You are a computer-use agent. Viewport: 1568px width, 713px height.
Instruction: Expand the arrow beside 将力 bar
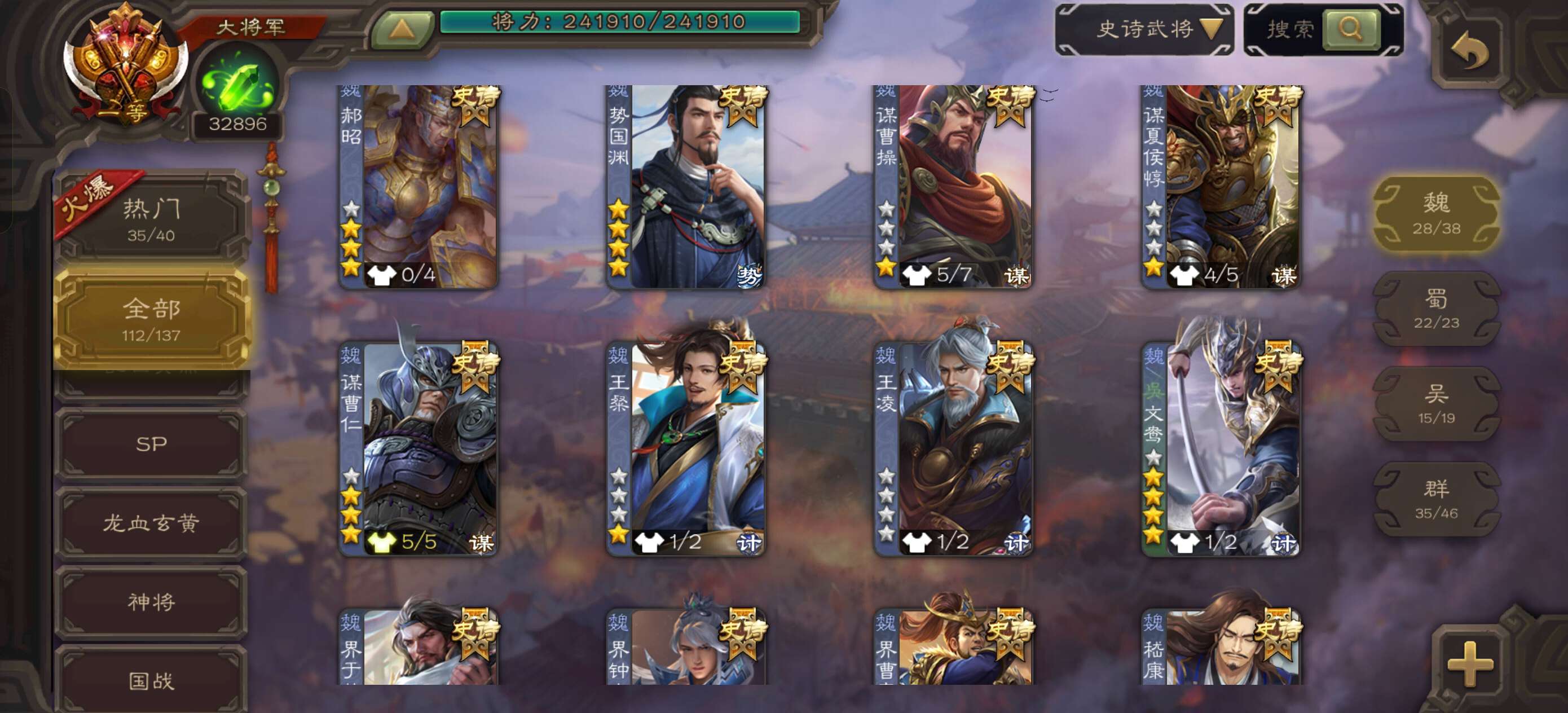[x=402, y=29]
